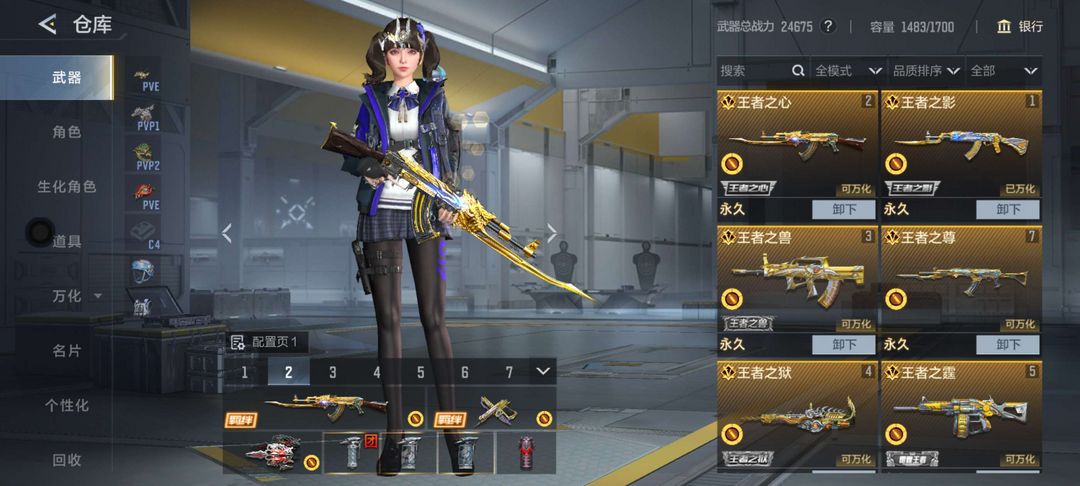Show the 个性化 category
The image size is (1080, 486).
(x=67, y=405)
